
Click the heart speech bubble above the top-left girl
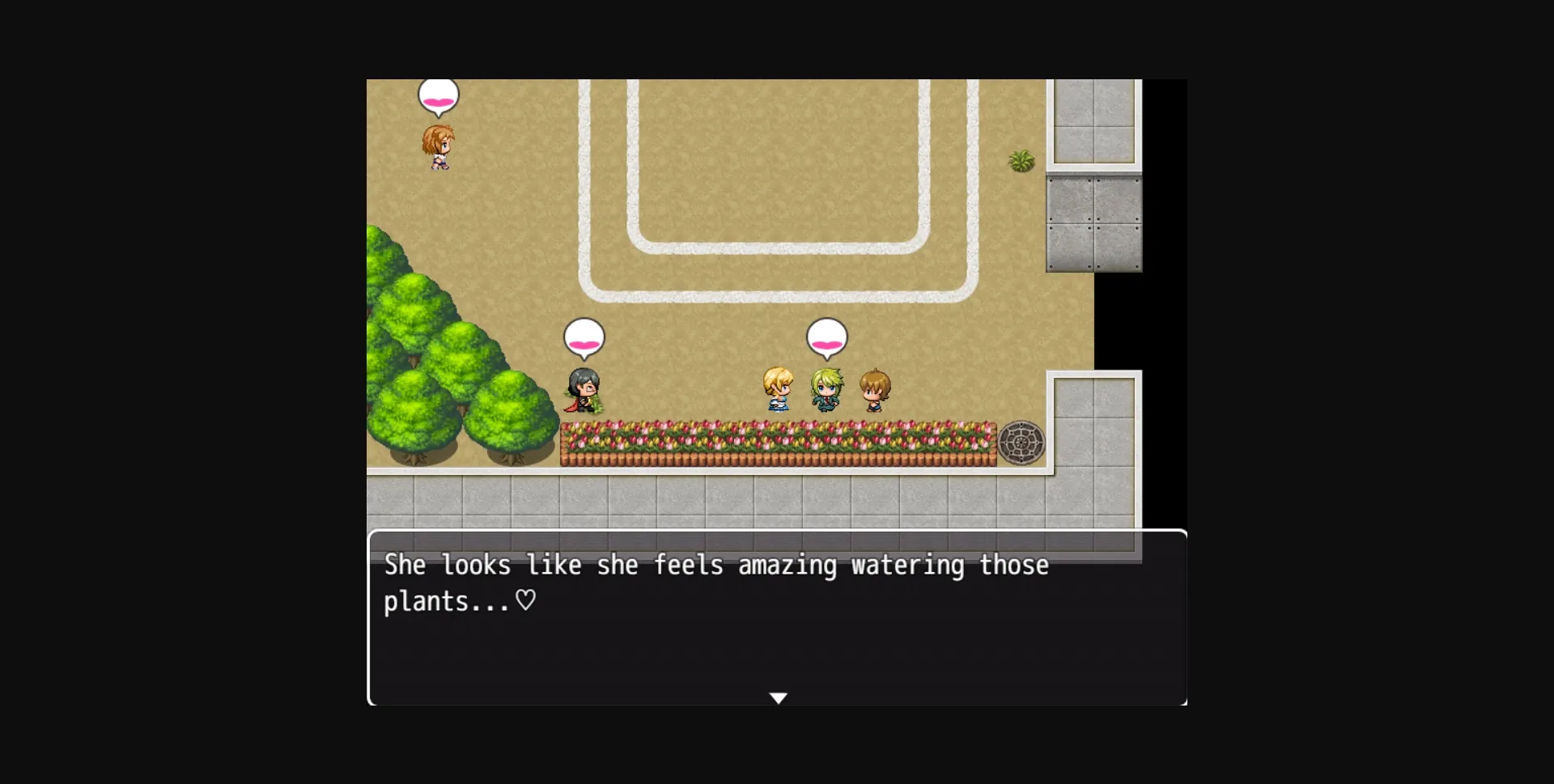point(438,95)
